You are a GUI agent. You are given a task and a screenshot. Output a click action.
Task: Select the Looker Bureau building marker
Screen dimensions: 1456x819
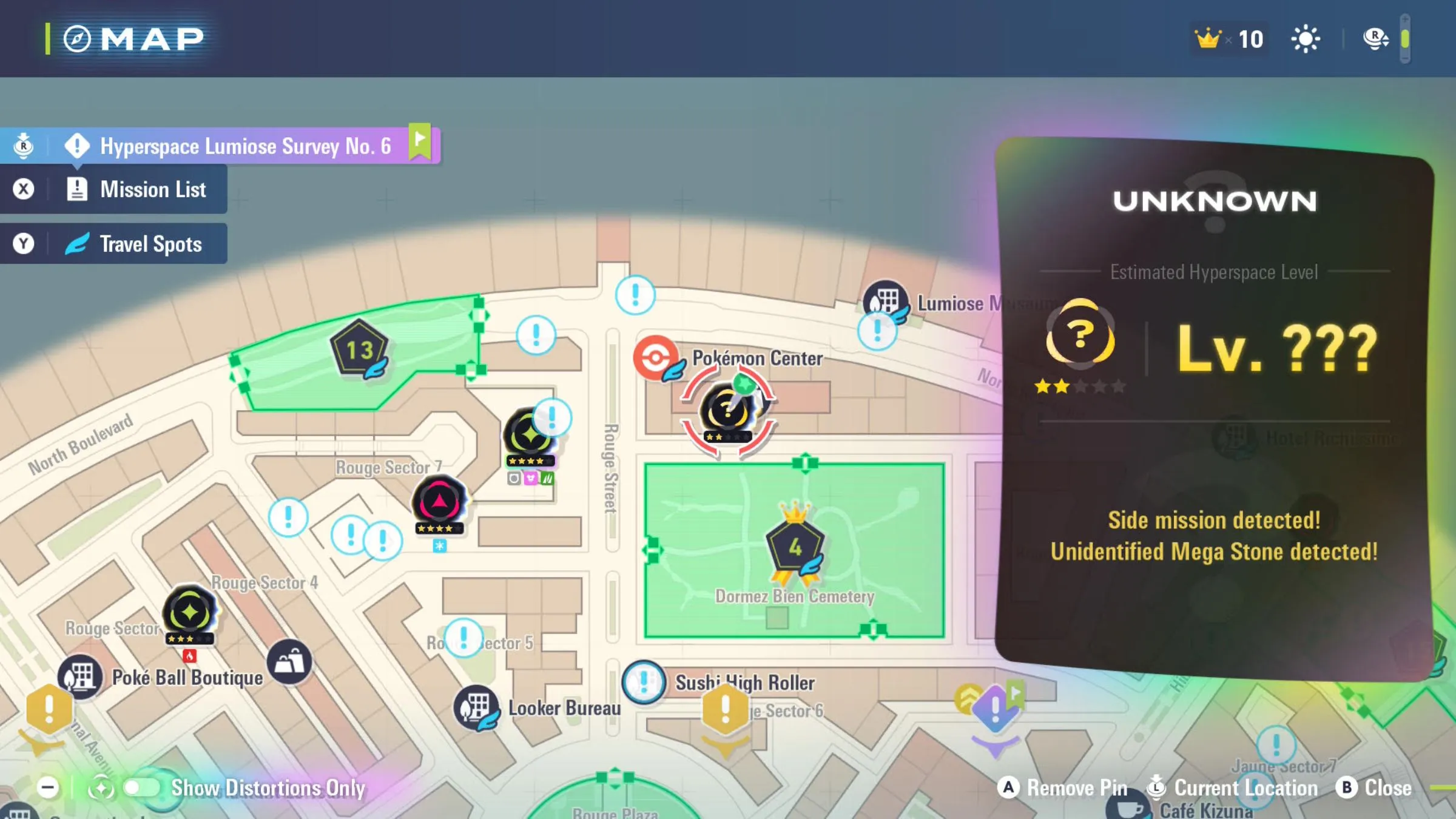click(x=476, y=707)
